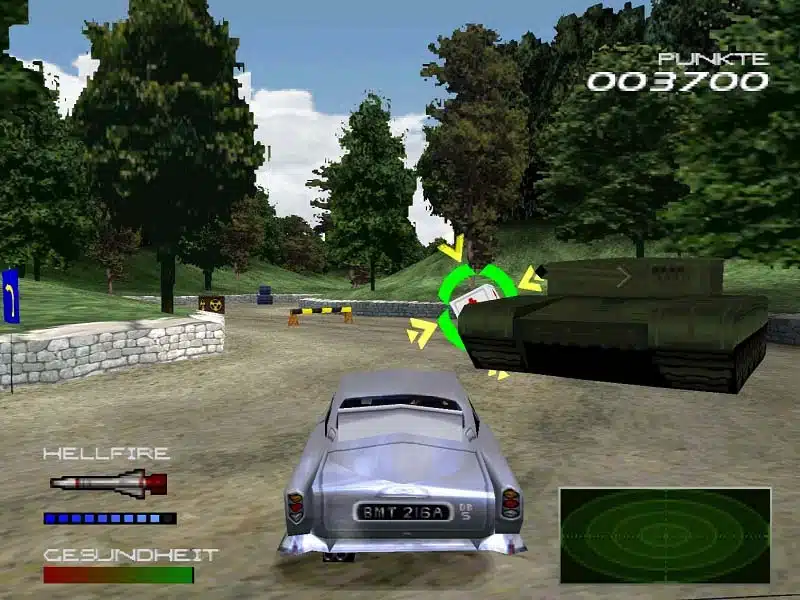Select the Hellfire missile weapon icon
This screenshot has height=600, width=800.
pos(108,484)
